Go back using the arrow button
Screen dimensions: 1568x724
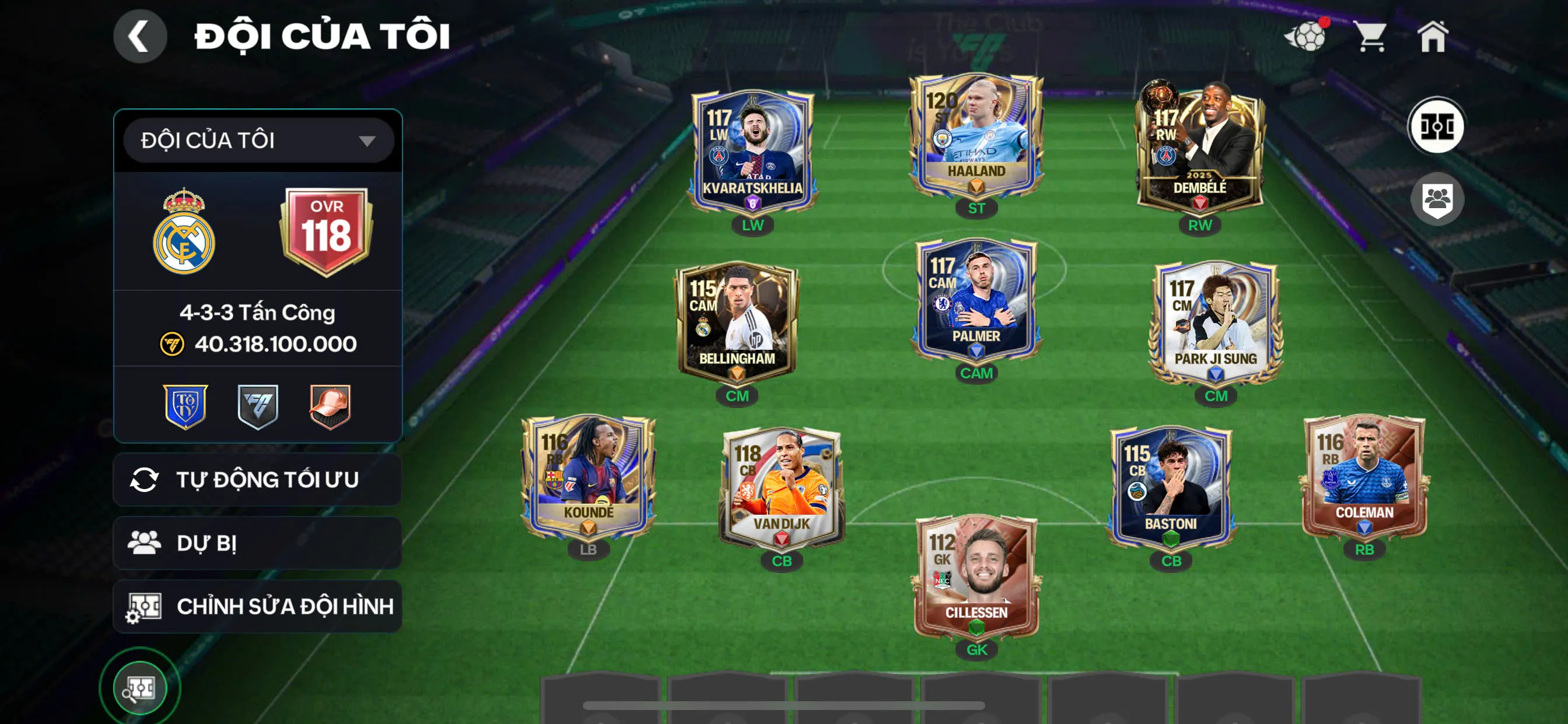click(x=140, y=37)
